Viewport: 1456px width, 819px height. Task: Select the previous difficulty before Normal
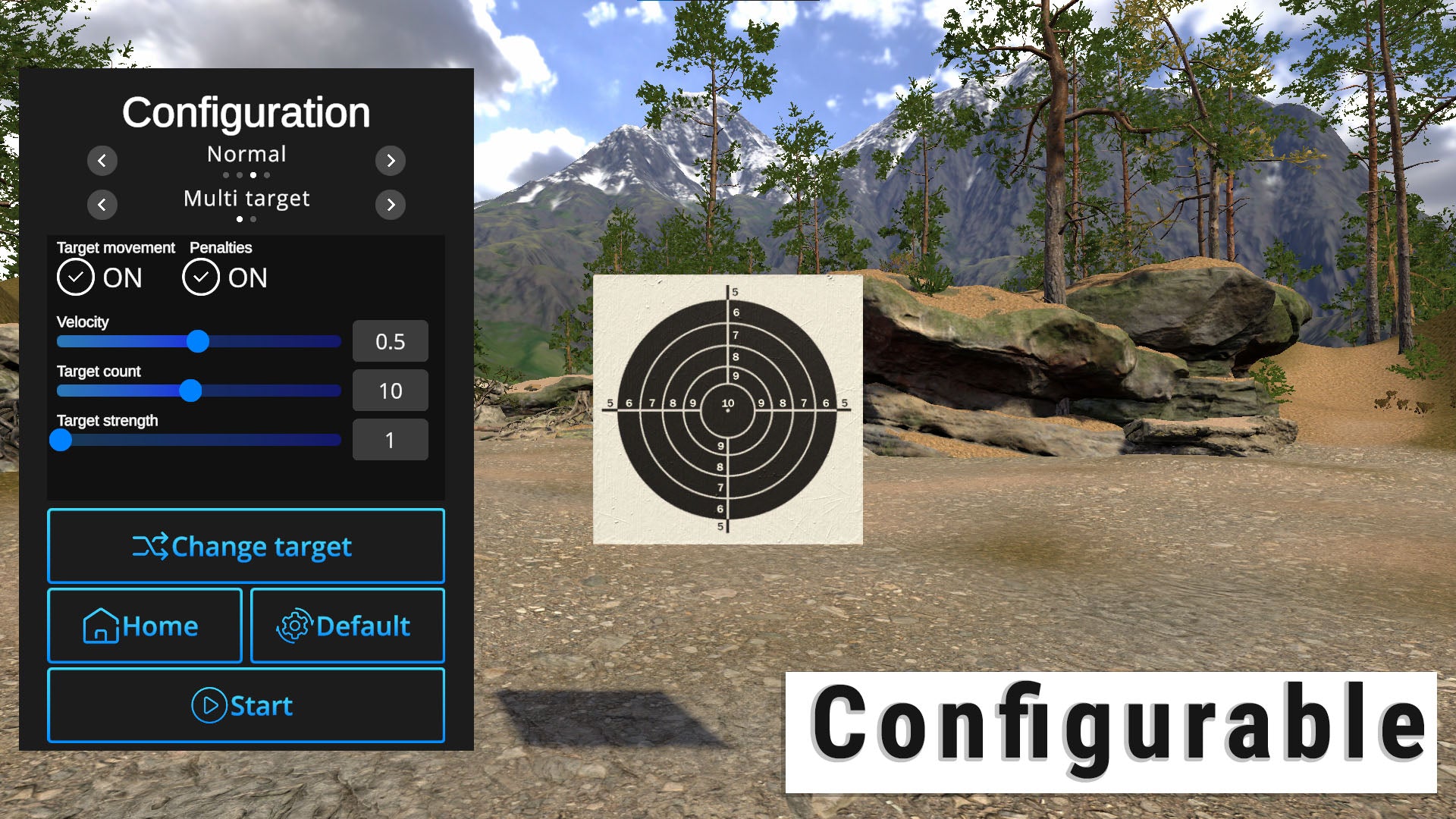pyautogui.click(x=102, y=161)
